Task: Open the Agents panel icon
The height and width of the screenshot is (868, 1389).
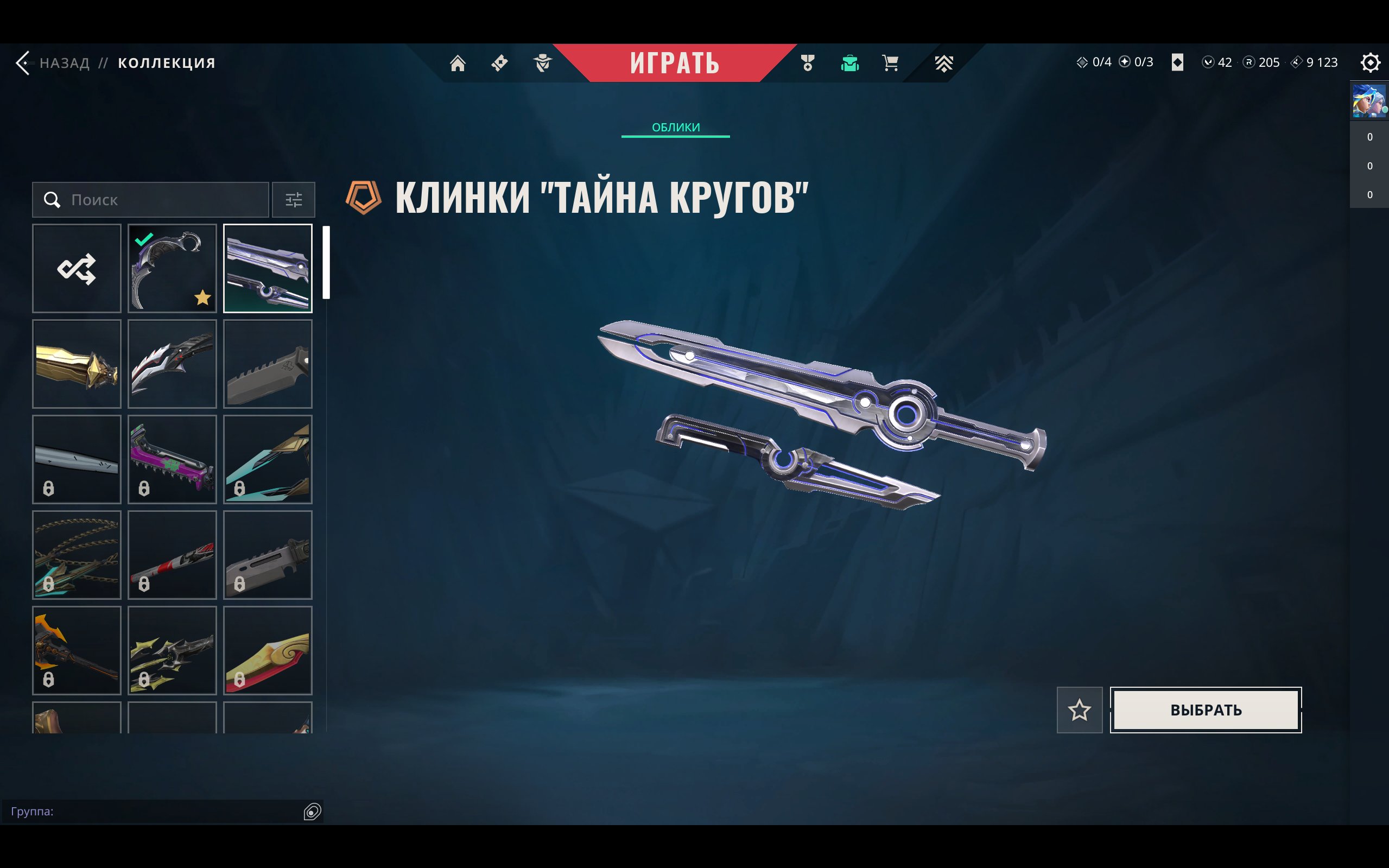Action: click(x=542, y=63)
